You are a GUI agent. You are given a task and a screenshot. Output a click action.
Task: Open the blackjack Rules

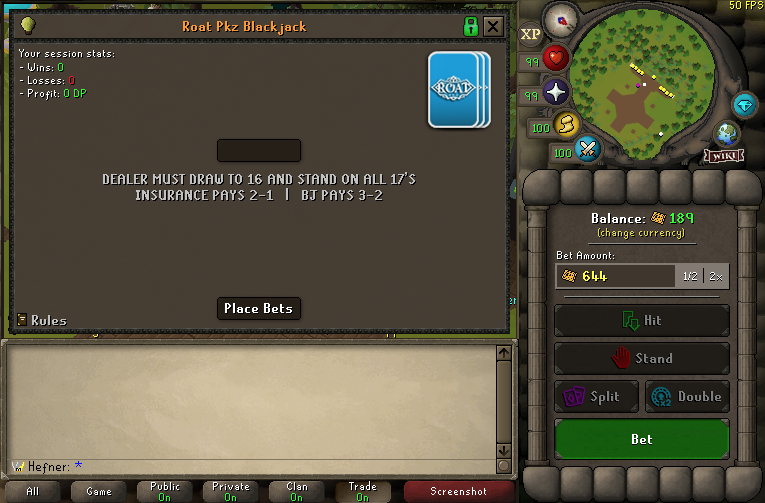pos(42,320)
